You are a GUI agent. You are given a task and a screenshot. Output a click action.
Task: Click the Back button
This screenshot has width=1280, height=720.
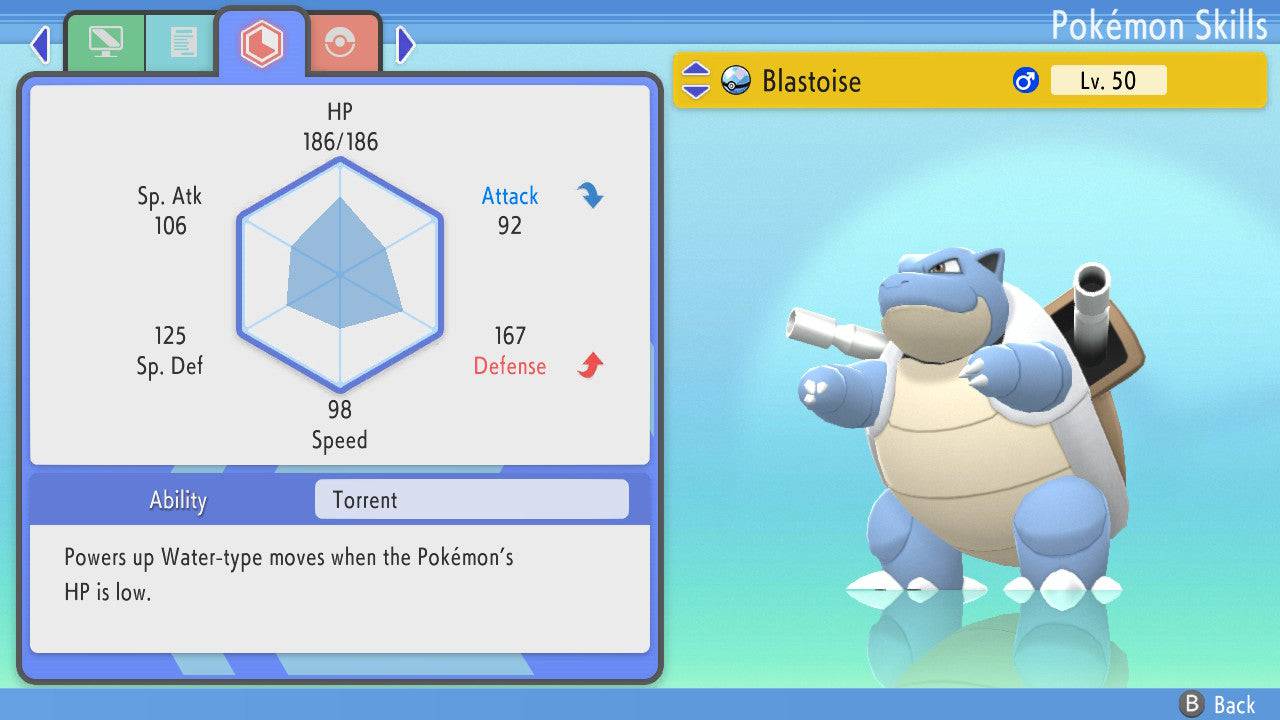1218,704
